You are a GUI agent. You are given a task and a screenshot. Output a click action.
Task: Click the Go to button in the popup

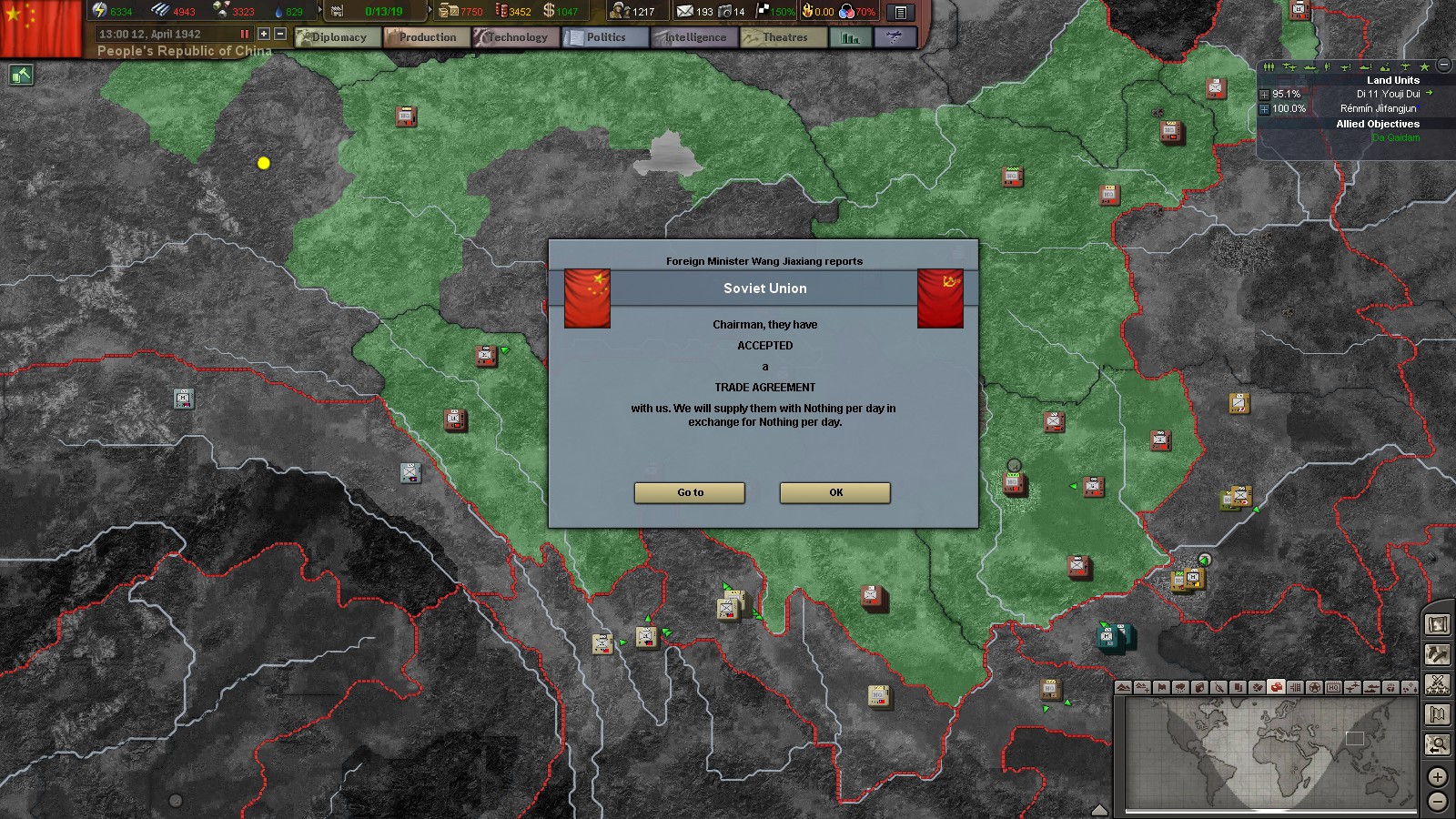coord(689,492)
